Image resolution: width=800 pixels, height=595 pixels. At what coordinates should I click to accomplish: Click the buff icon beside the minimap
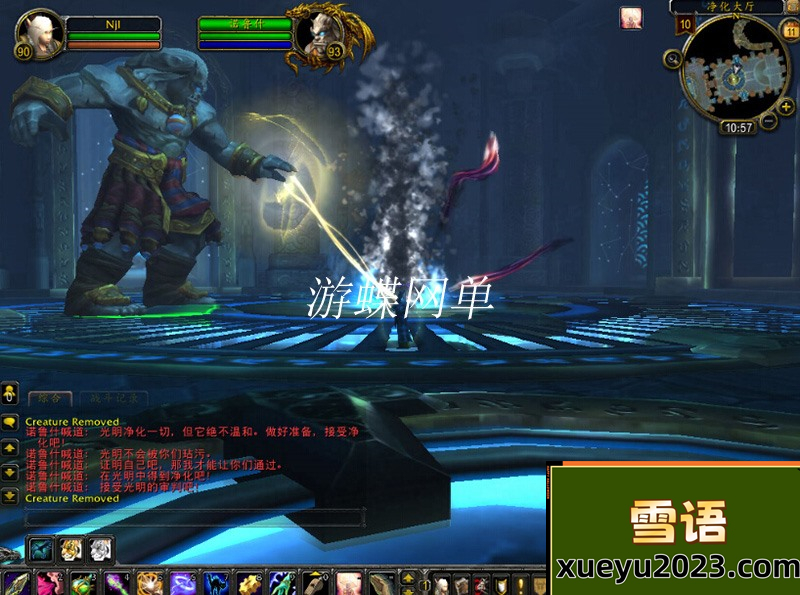(631, 18)
